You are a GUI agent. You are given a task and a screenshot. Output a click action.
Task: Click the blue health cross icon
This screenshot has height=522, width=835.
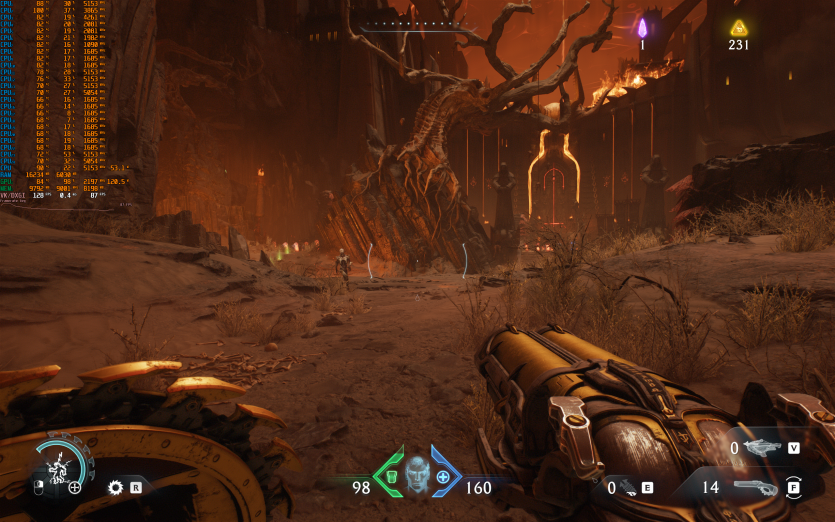pyautogui.click(x=442, y=477)
